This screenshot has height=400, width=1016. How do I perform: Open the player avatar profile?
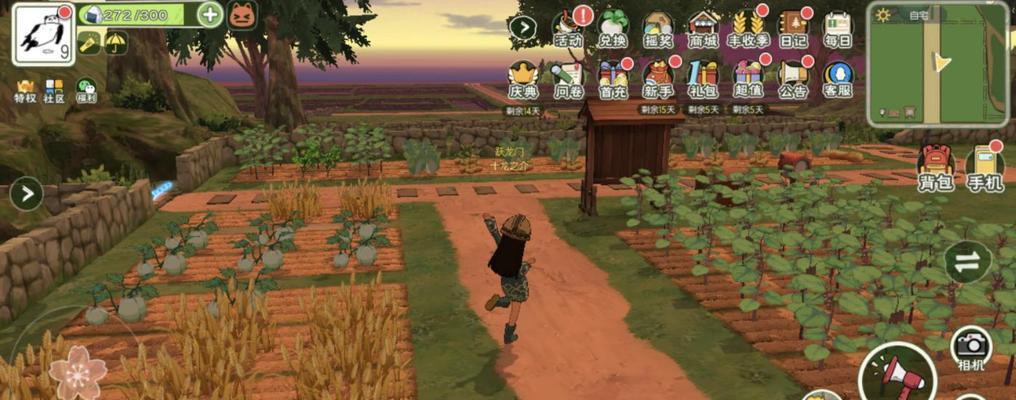pyautogui.click(x=43, y=33)
